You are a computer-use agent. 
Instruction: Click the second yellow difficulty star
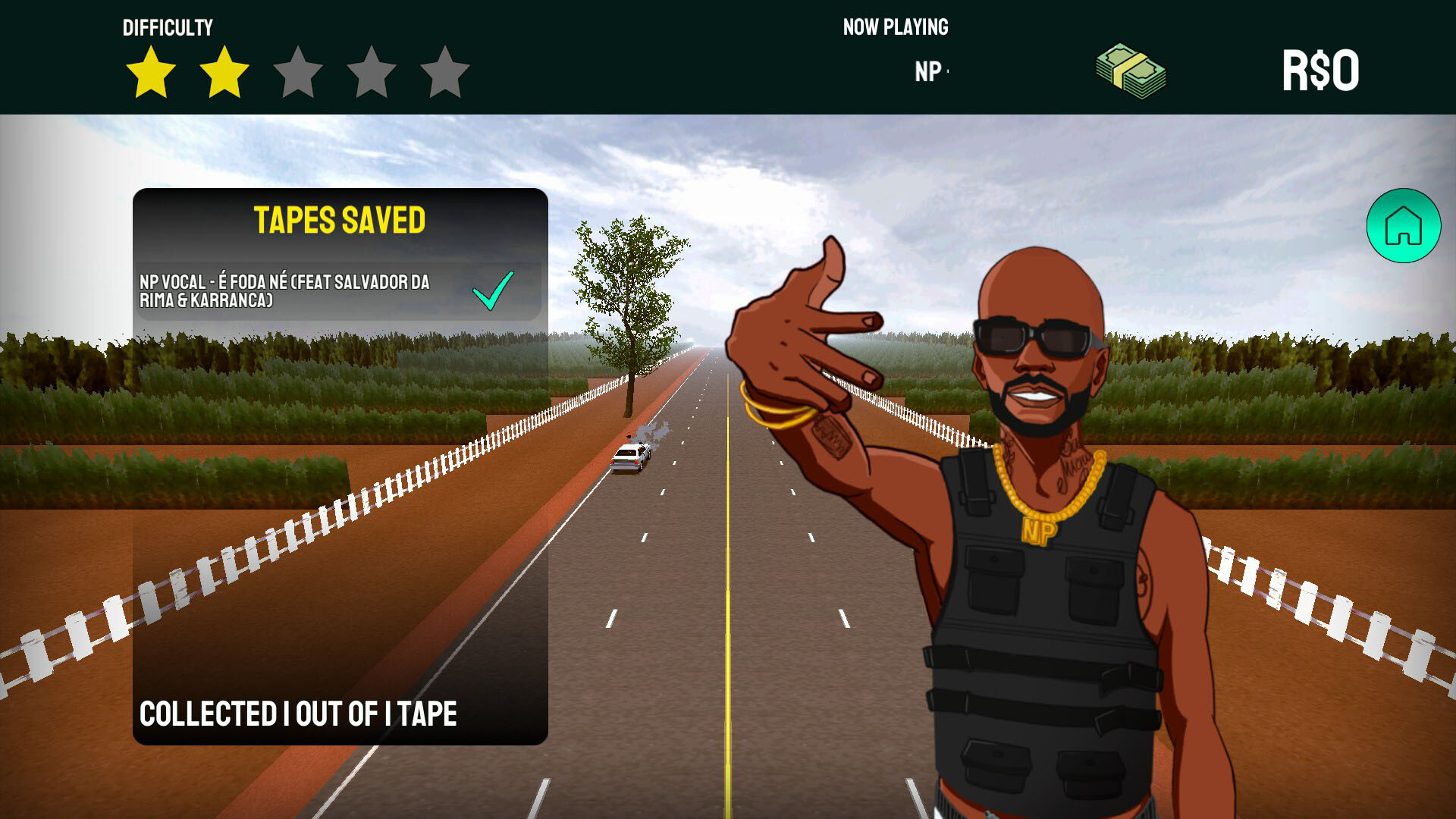224,73
